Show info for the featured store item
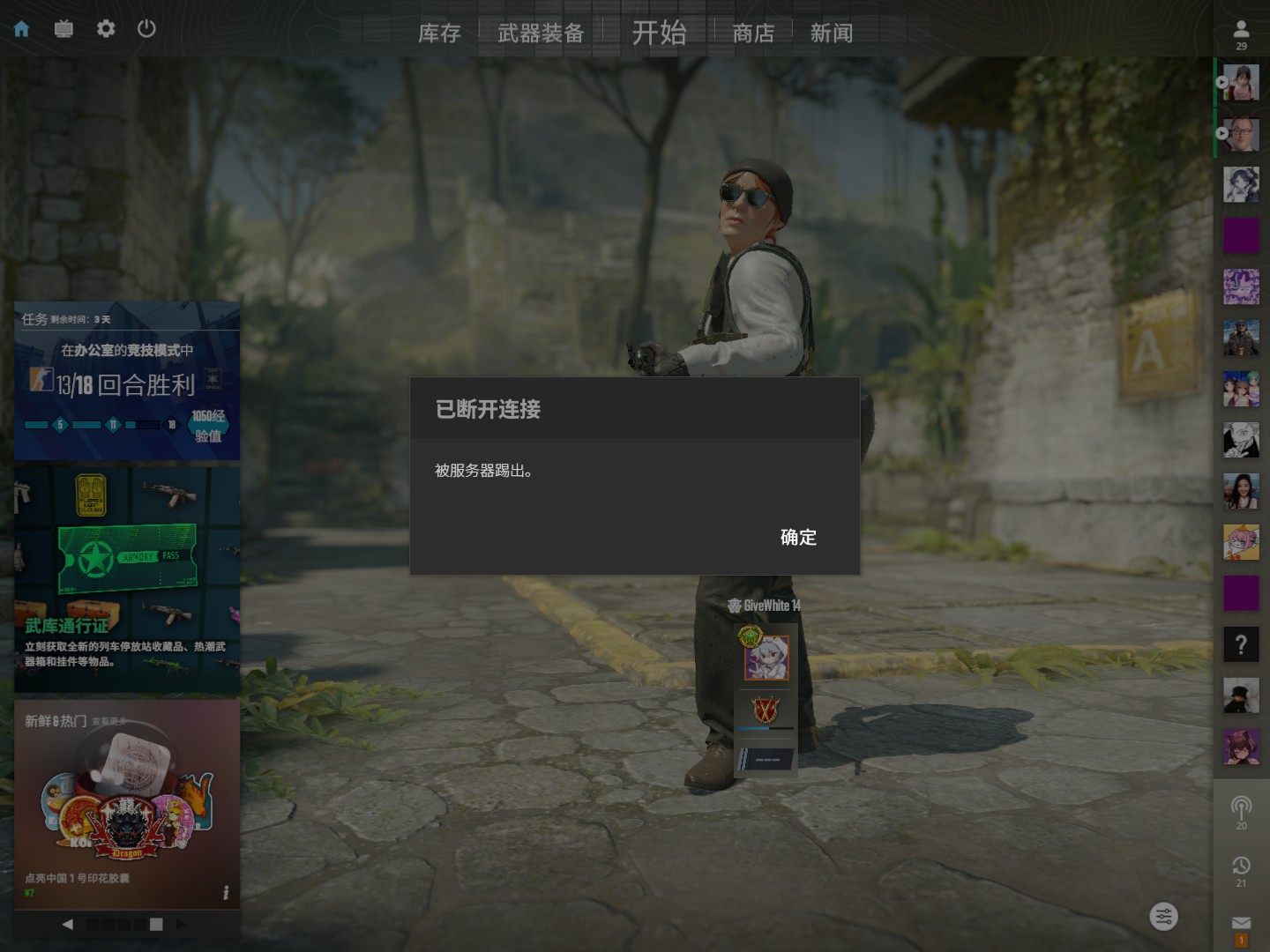This screenshot has width=1270, height=952. pos(226,893)
